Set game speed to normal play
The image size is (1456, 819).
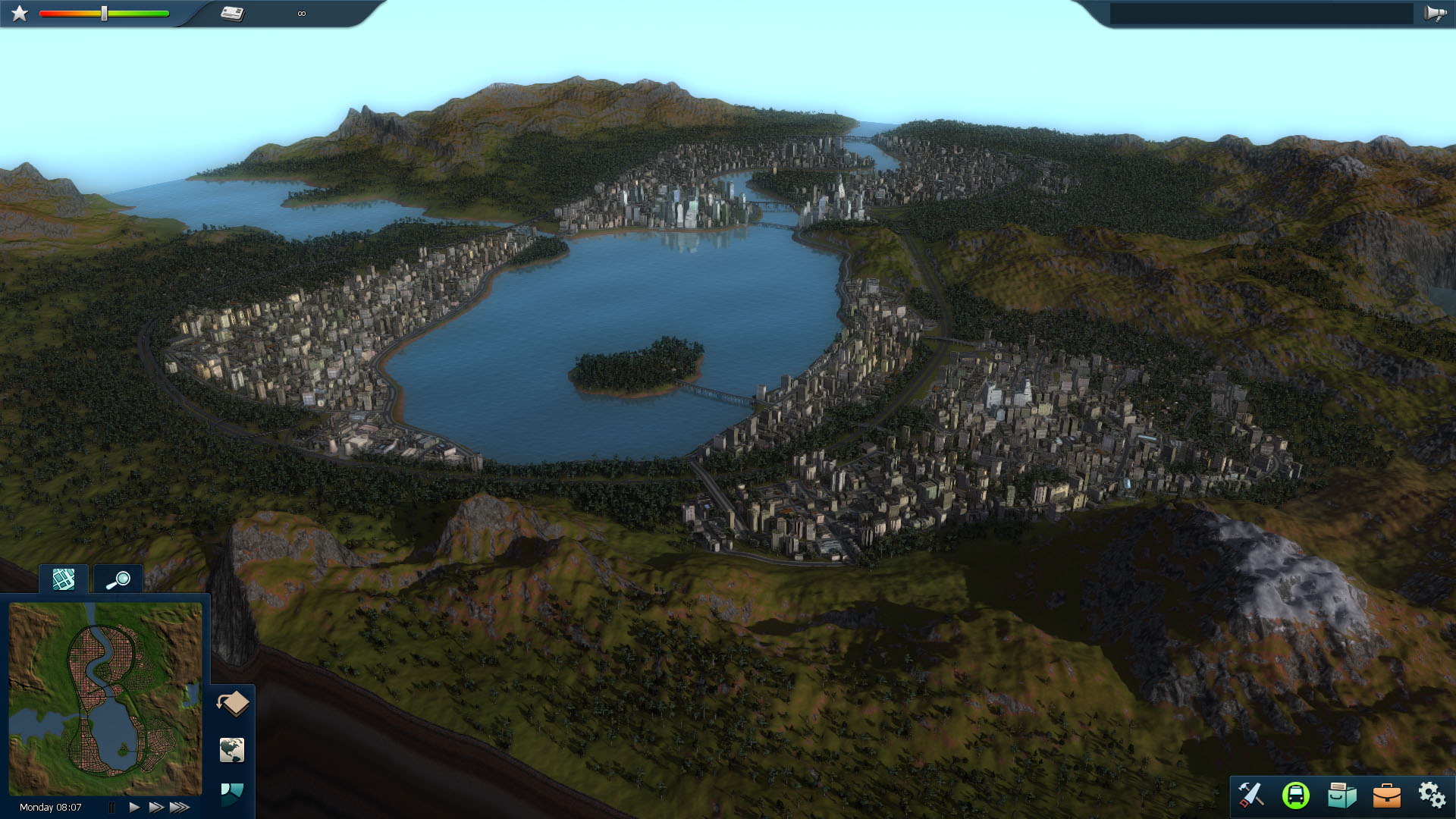[134, 808]
